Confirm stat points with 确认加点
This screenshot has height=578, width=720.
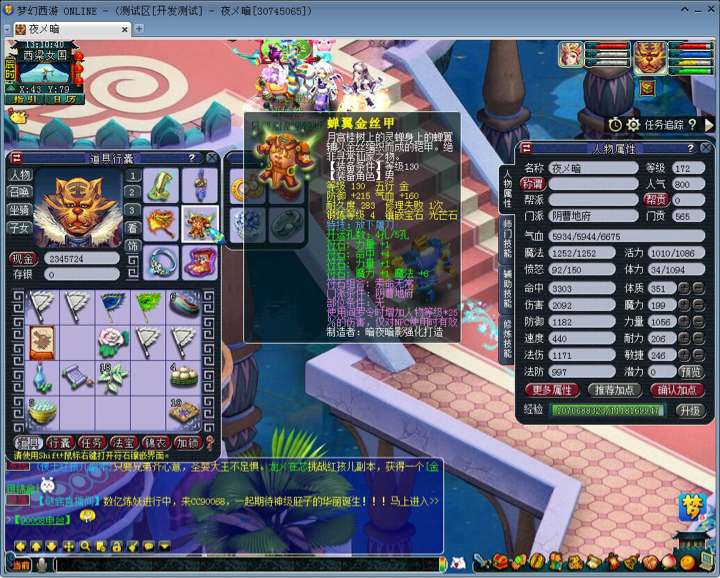[676, 390]
